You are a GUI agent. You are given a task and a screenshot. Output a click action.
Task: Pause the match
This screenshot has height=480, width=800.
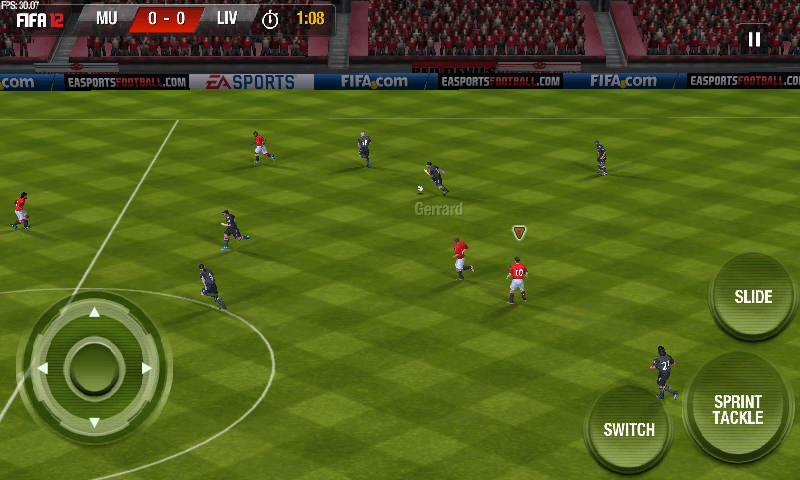pyautogui.click(x=754, y=40)
